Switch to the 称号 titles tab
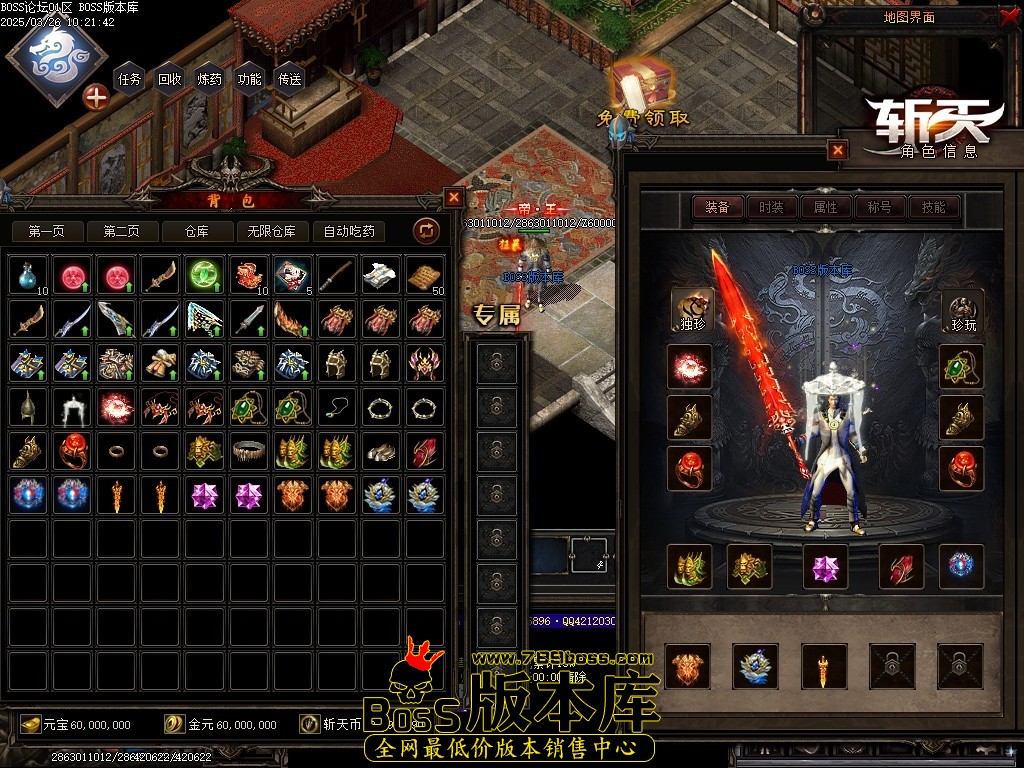The height and width of the screenshot is (768, 1024). (879, 207)
